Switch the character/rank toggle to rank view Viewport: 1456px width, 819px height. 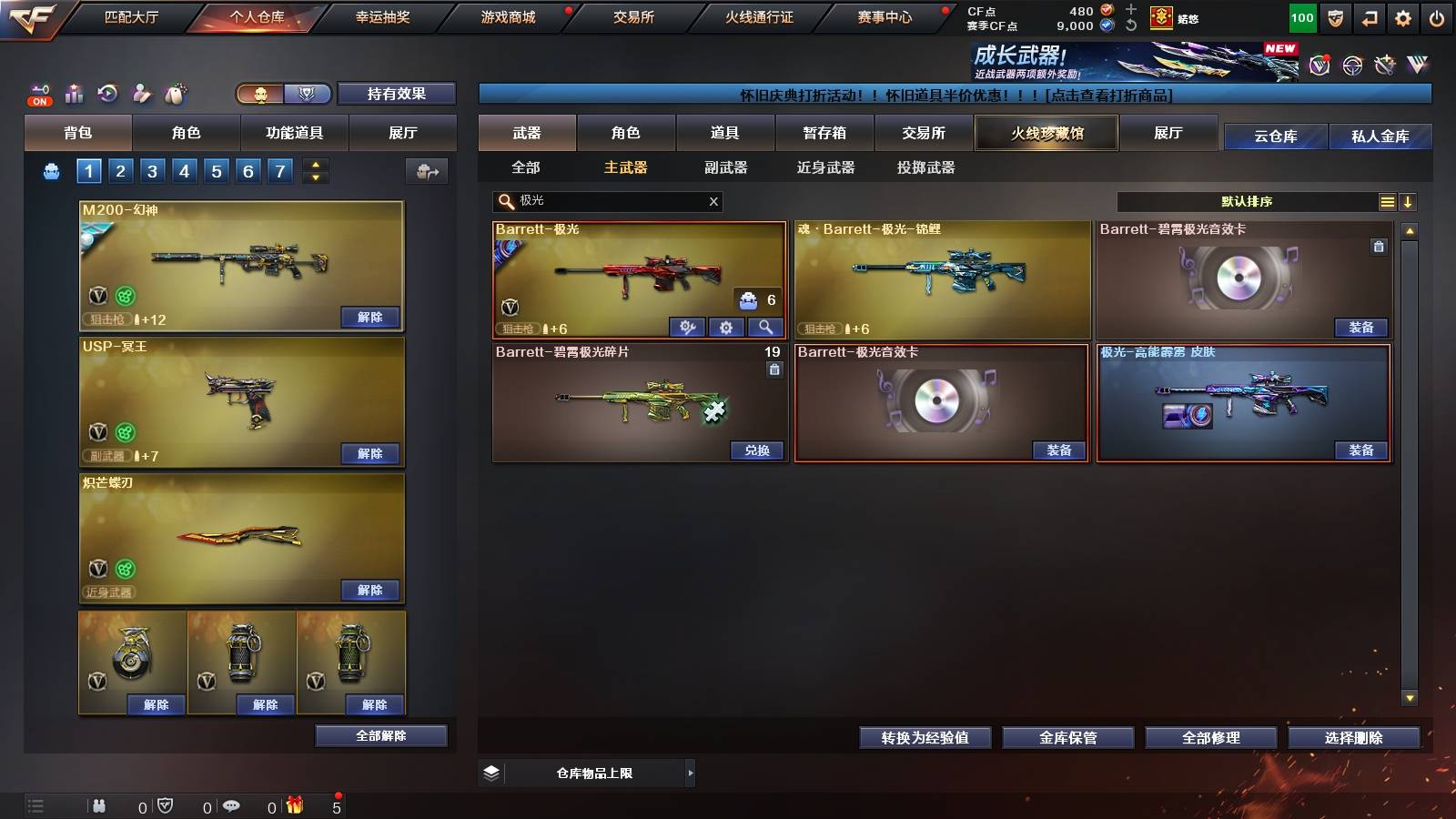308,94
